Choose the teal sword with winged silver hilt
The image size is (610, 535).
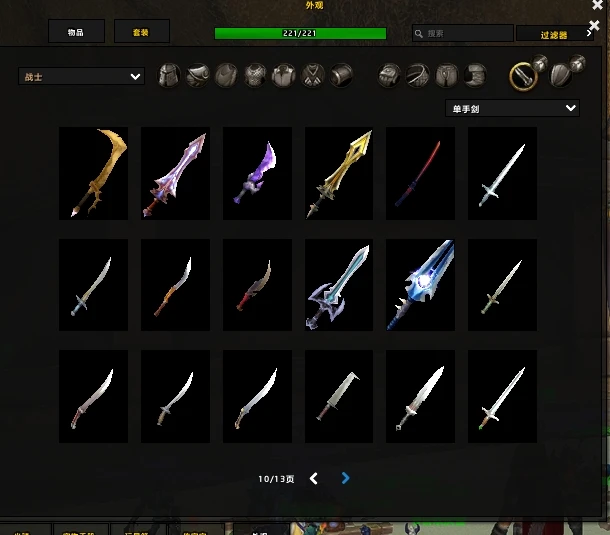pyautogui.click(x=339, y=285)
